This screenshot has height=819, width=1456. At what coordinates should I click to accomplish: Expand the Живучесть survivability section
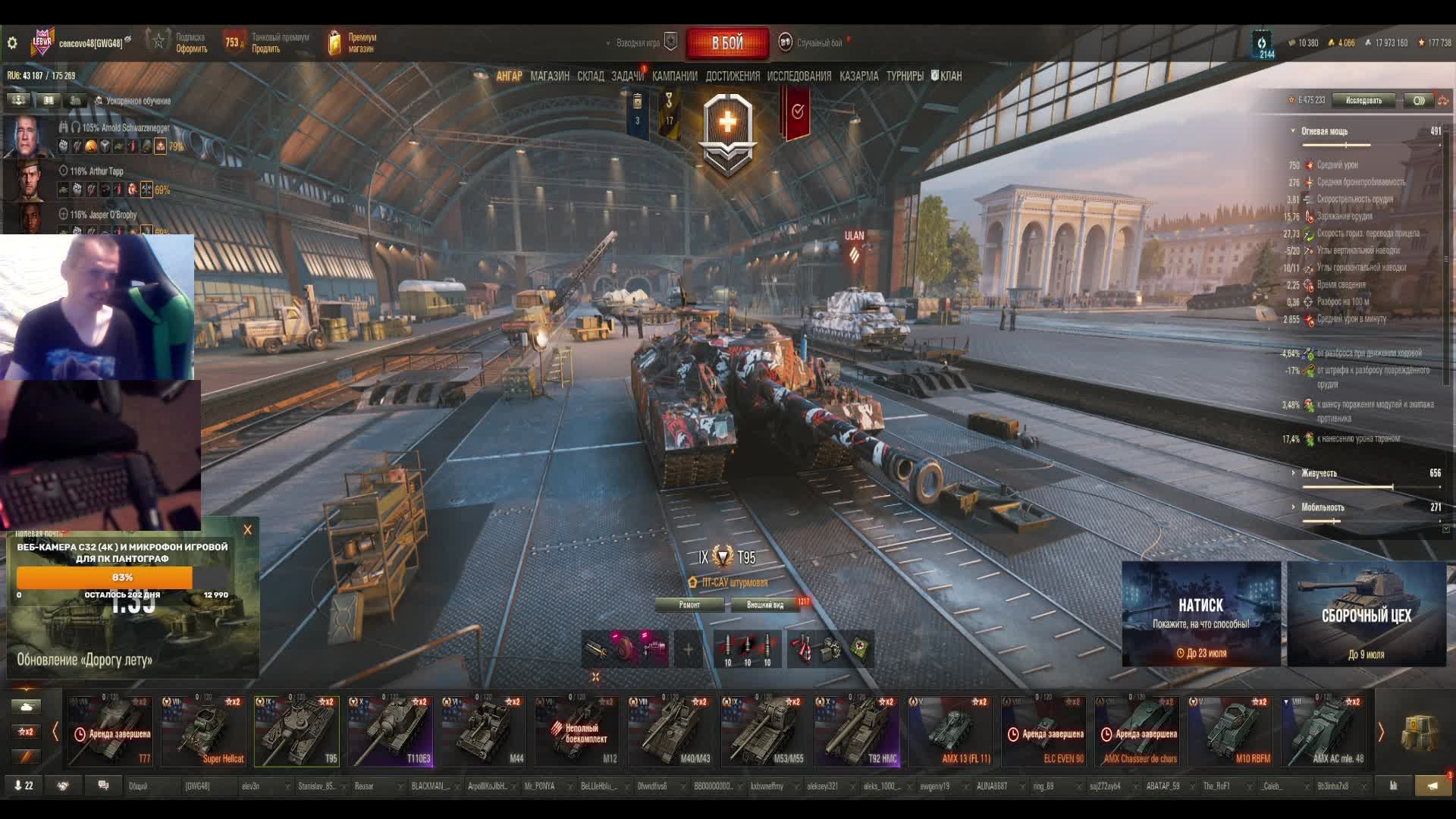point(1319,473)
